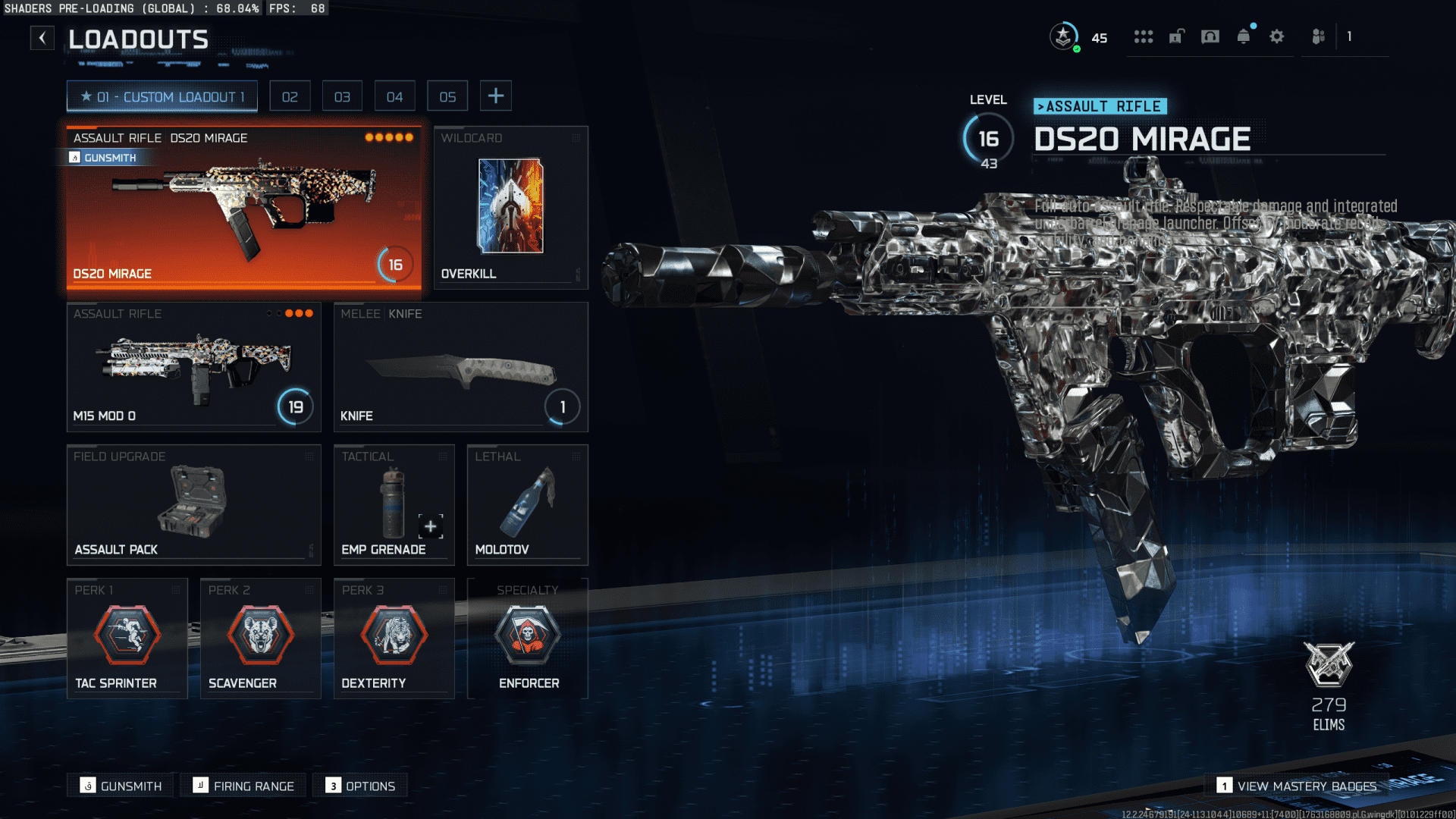Open the Assault Pack field upgrade slot
Image resolution: width=1456 pixels, height=819 pixels.
193,504
